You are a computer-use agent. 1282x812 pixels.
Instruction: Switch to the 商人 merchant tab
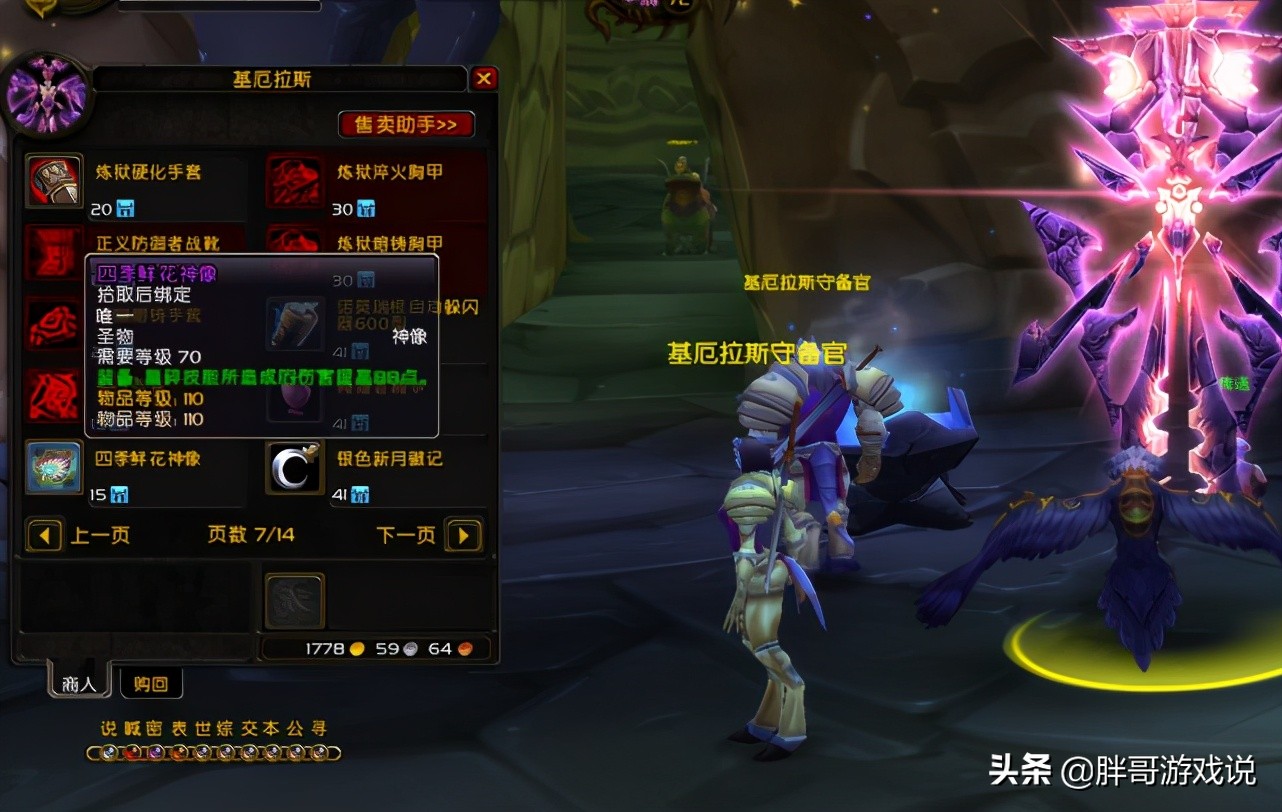coord(77,683)
